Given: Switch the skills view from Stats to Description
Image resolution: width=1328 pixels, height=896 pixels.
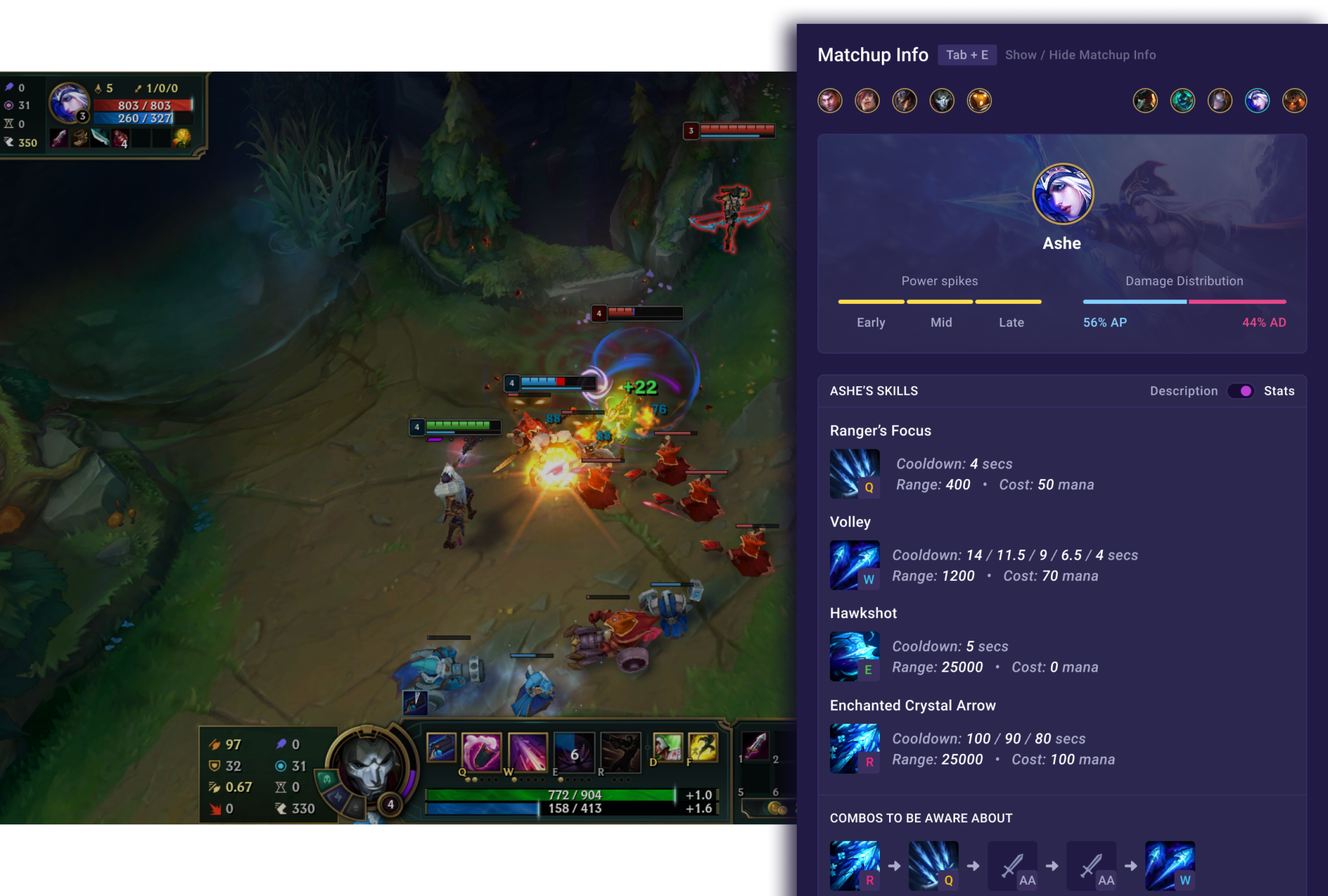Looking at the screenshot, I should pos(1241,391).
